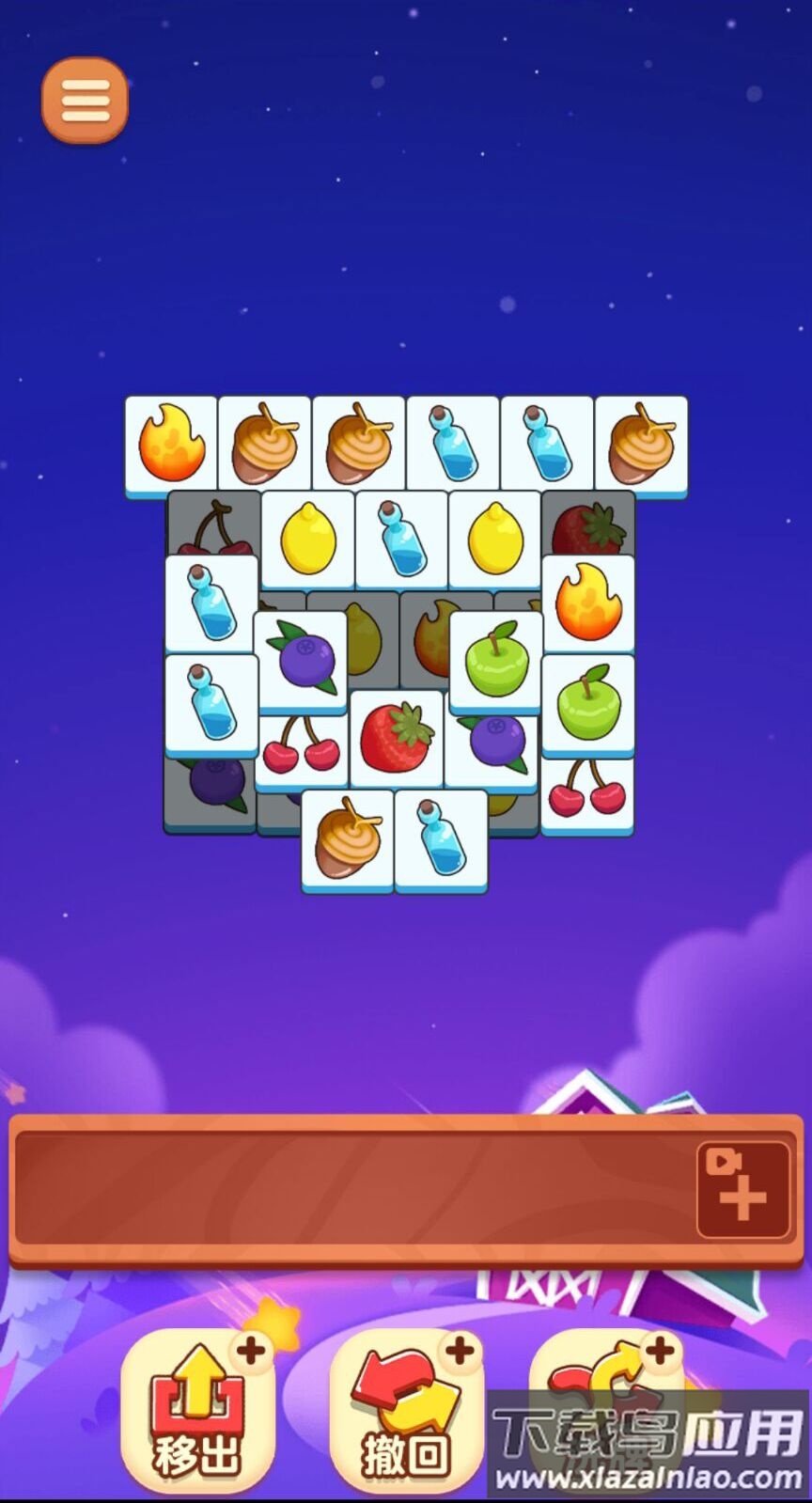Open the hamburger menu
The width and height of the screenshot is (812, 1503).
(x=85, y=101)
